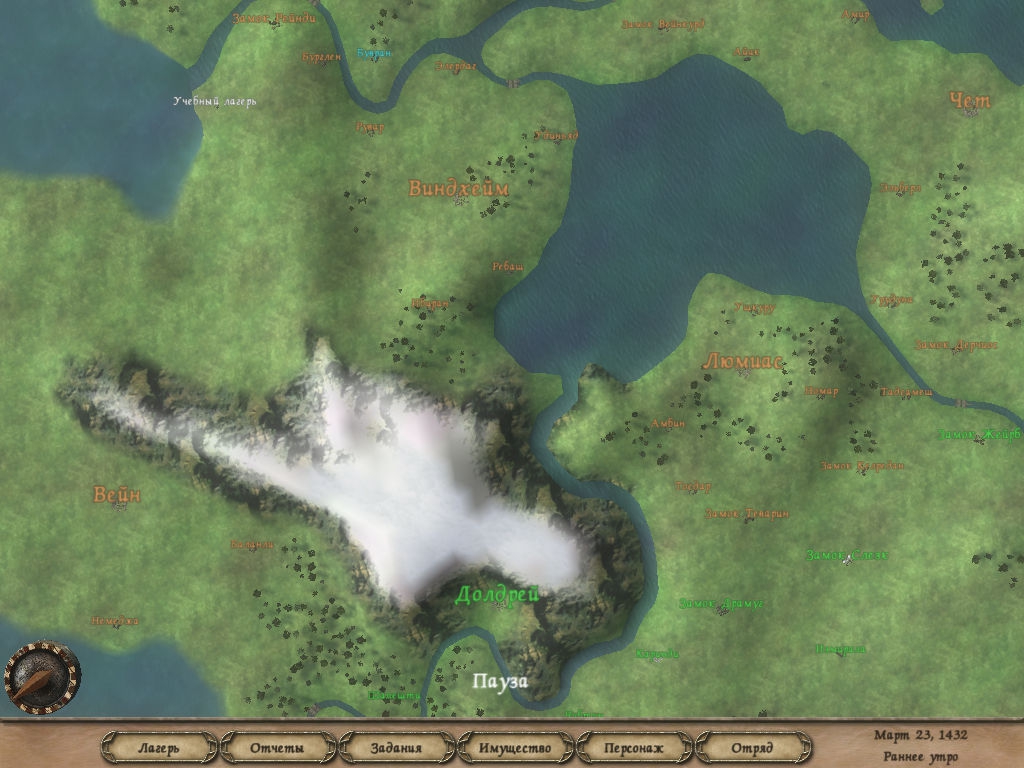Open the Имущество (Inventory) screen
This screenshot has width=1024, height=768.
pos(515,747)
